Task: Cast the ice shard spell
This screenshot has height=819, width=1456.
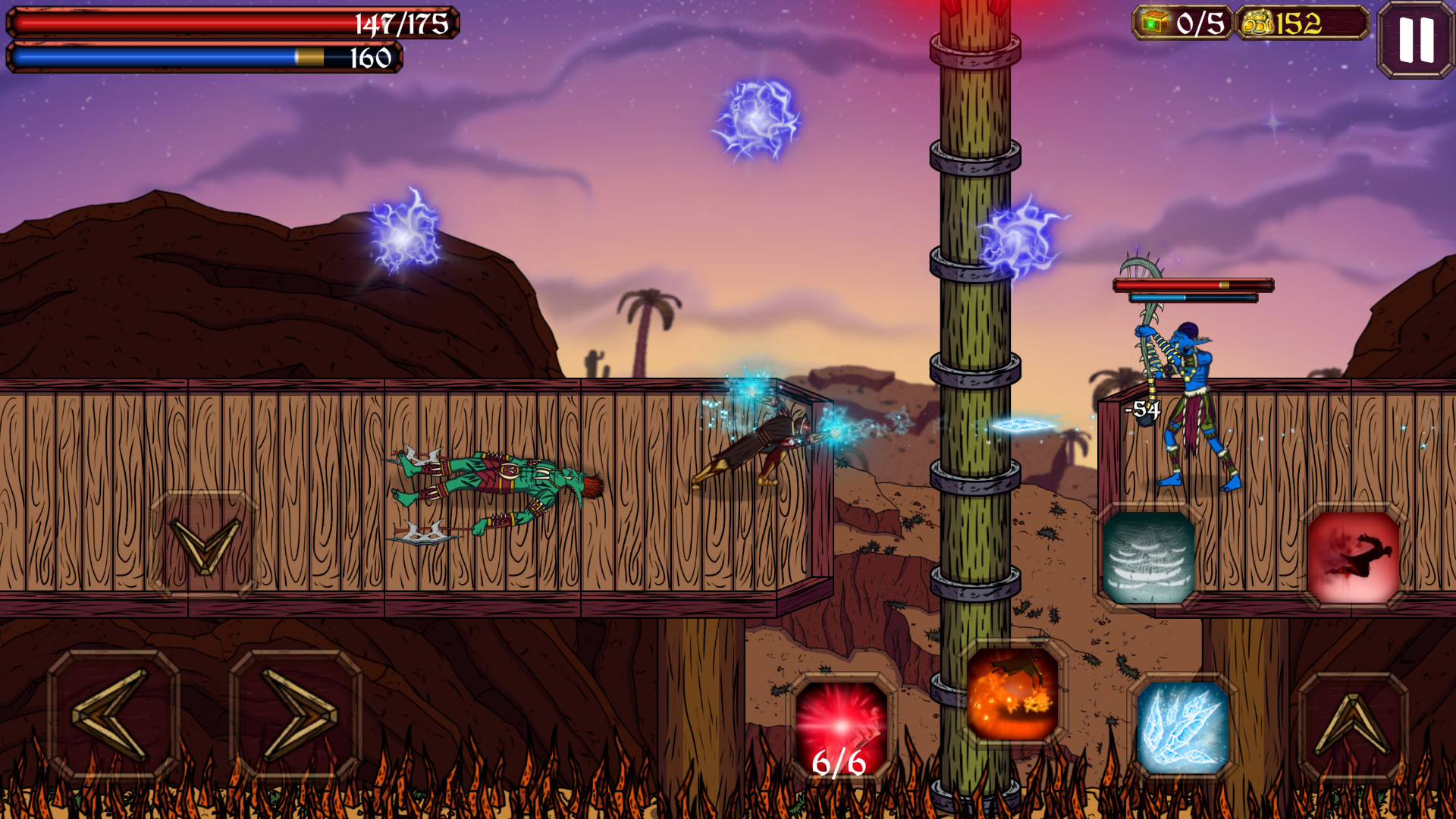Action: pos(1182,726)
